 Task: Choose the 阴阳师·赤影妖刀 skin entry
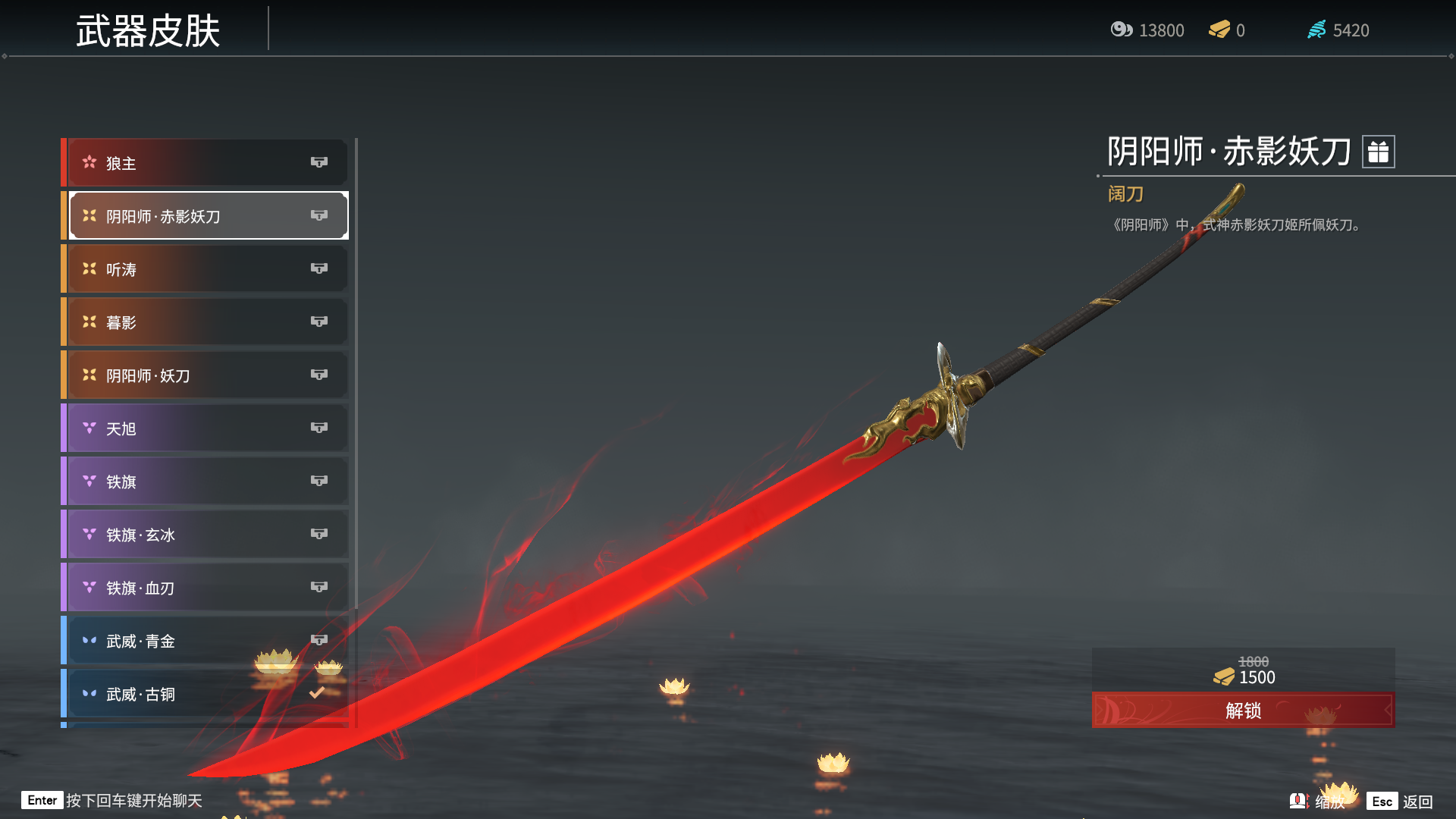click(206, 216)
